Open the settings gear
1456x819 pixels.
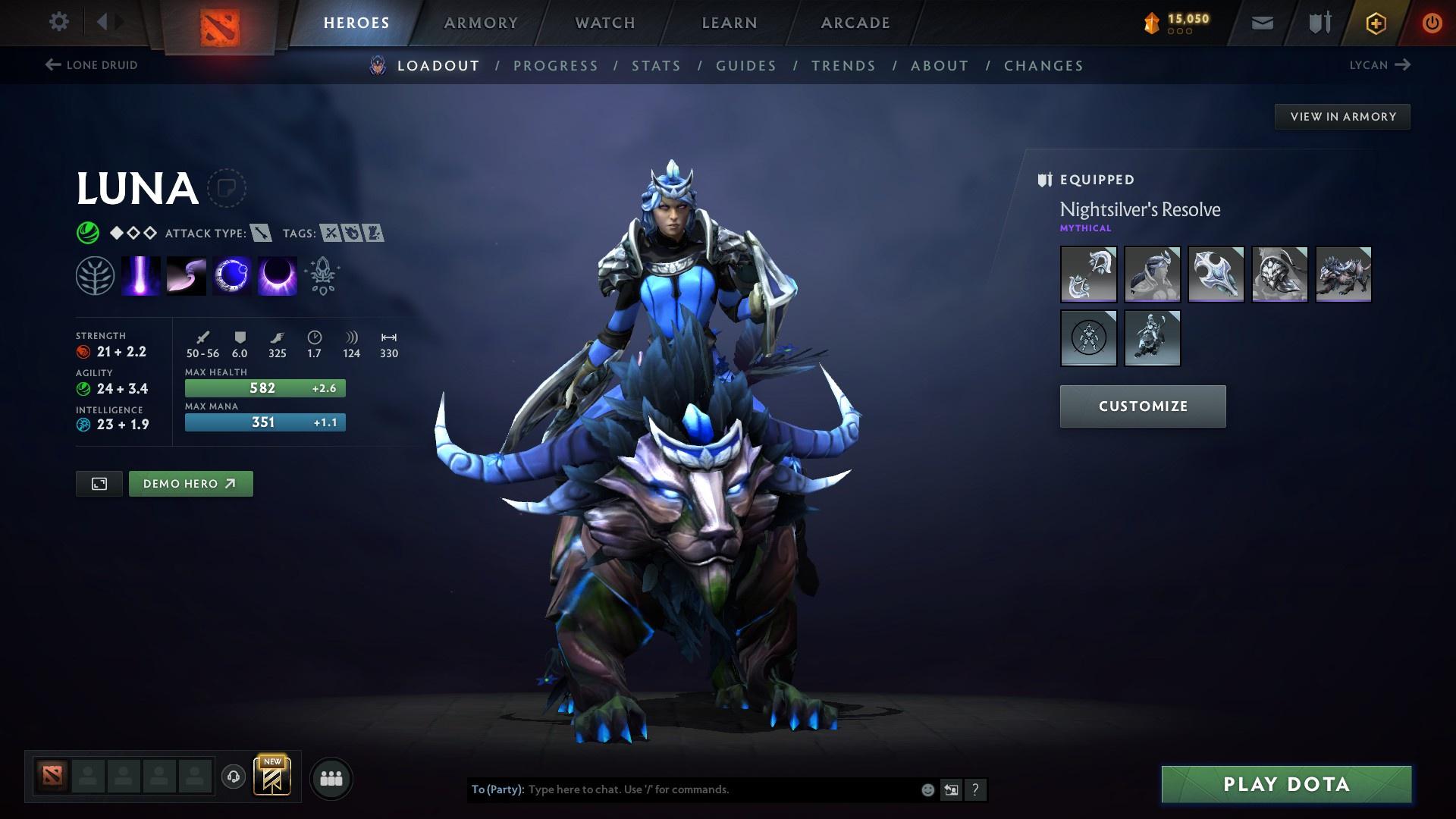tap(59, 23)
